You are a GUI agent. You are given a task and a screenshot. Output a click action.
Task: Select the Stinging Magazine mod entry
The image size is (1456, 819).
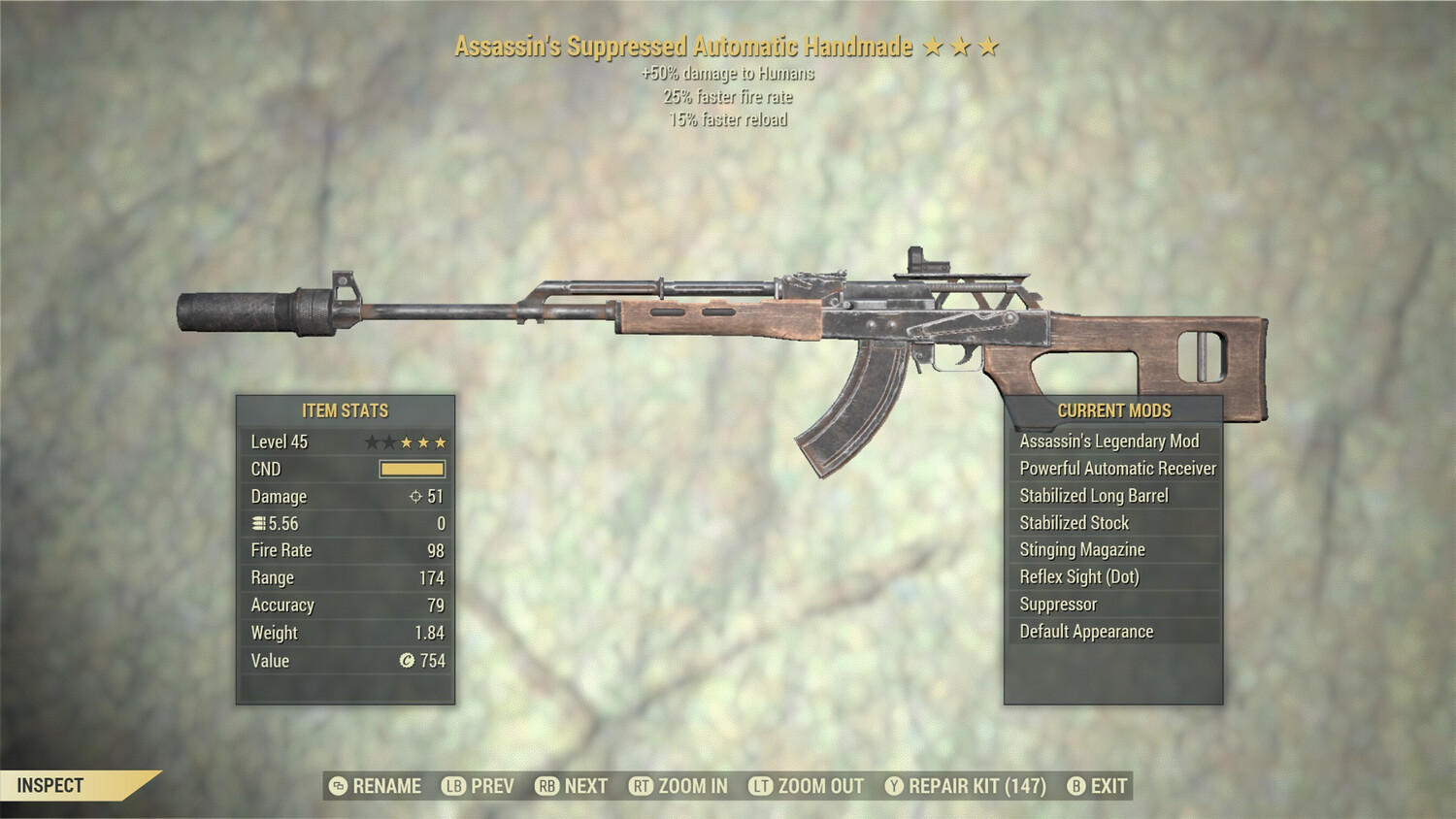pyautogui.click(x=1081, y=549)
